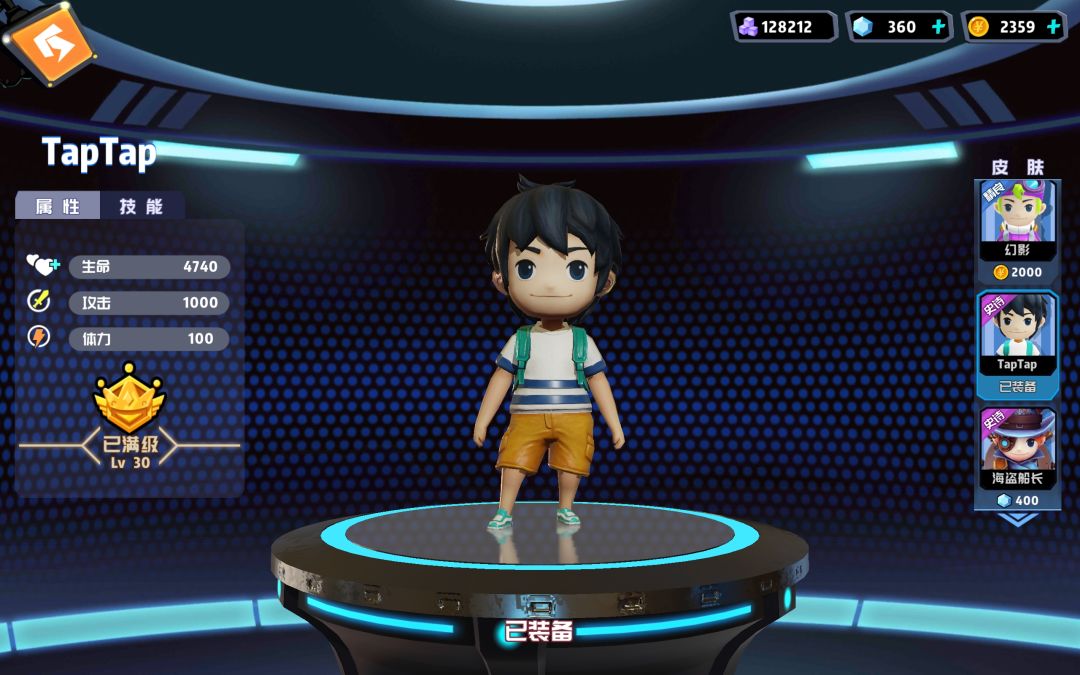Choose the 幻影 skin thumbnail
This screenshot has height=675, width=1080.
1017,222
